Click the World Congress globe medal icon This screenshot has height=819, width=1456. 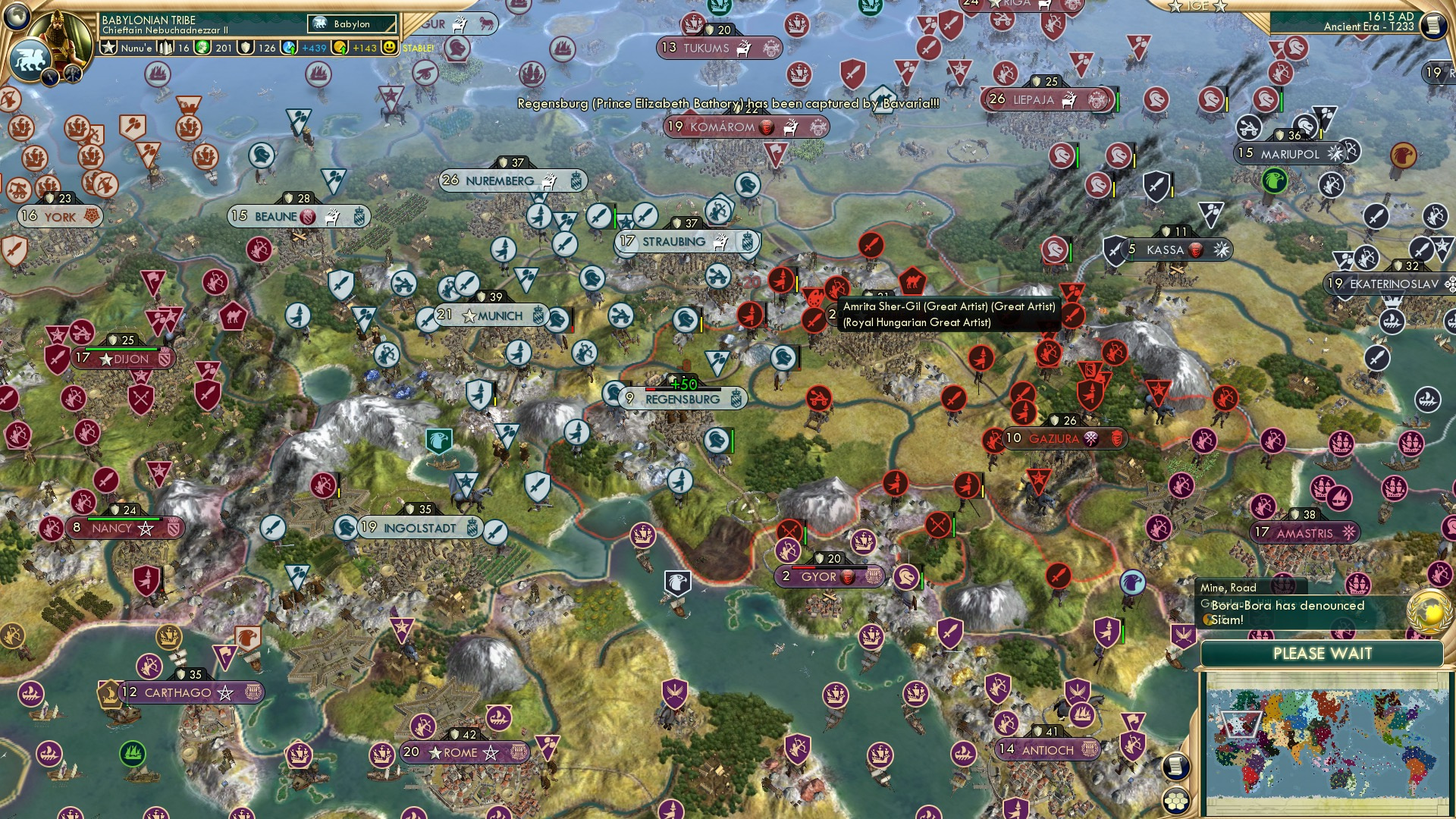coord(1429,611)
